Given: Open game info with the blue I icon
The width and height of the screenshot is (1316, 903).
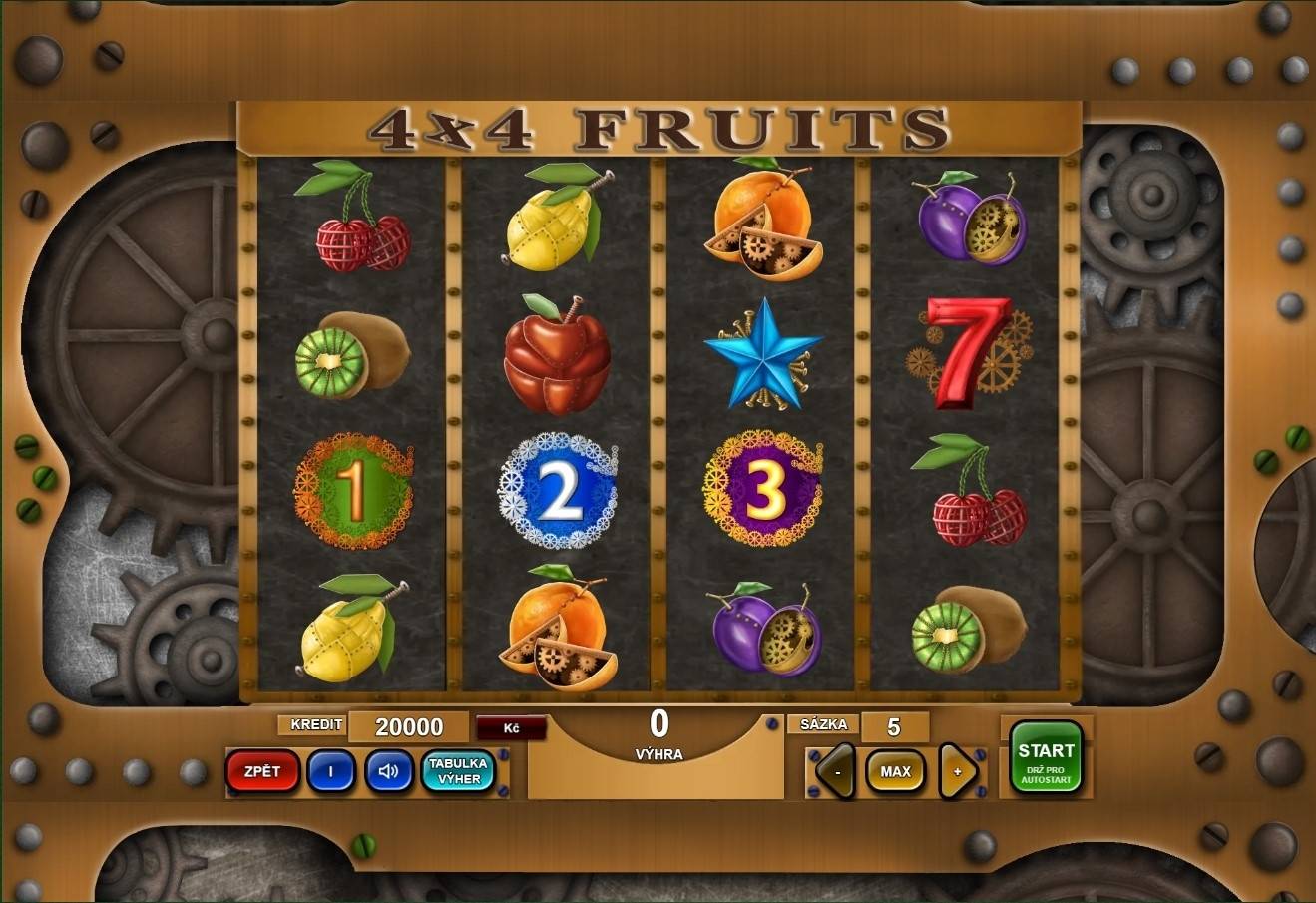Looking at the screenshot, I should coord(330,772).
